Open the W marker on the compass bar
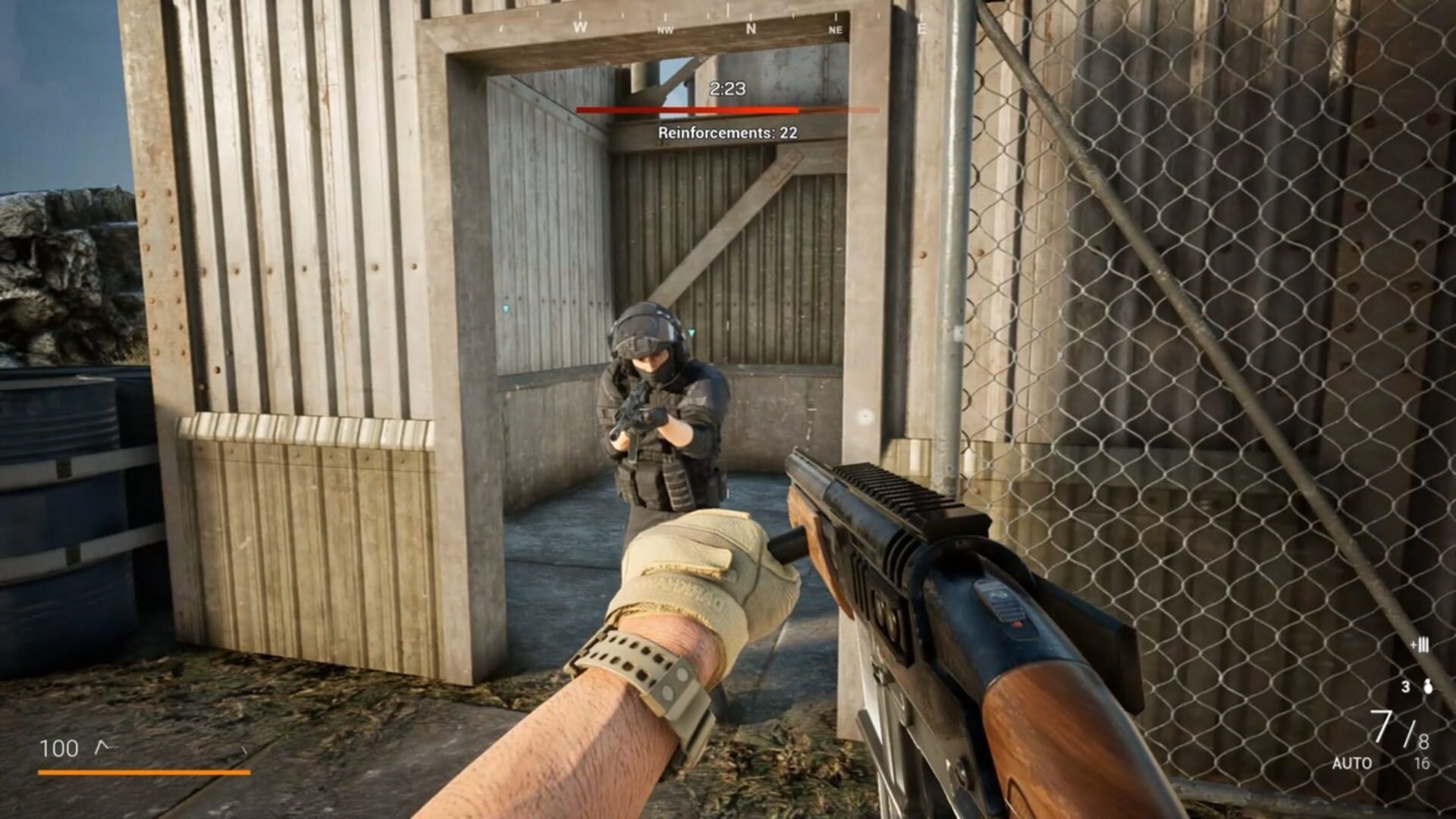The image size is (1456, 819). tap(580, 25)
